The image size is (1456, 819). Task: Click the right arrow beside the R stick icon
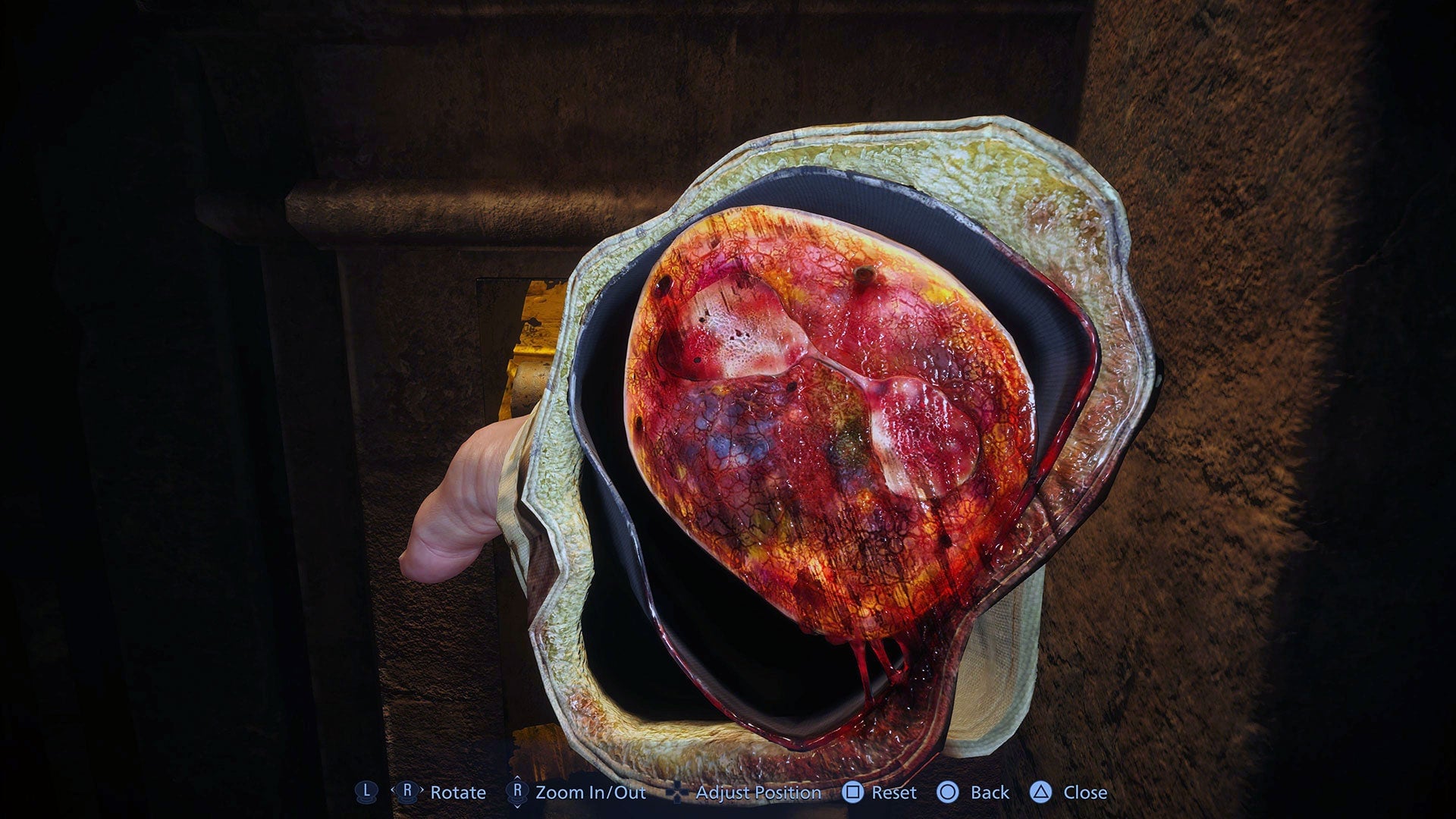(x=422, y=792)
